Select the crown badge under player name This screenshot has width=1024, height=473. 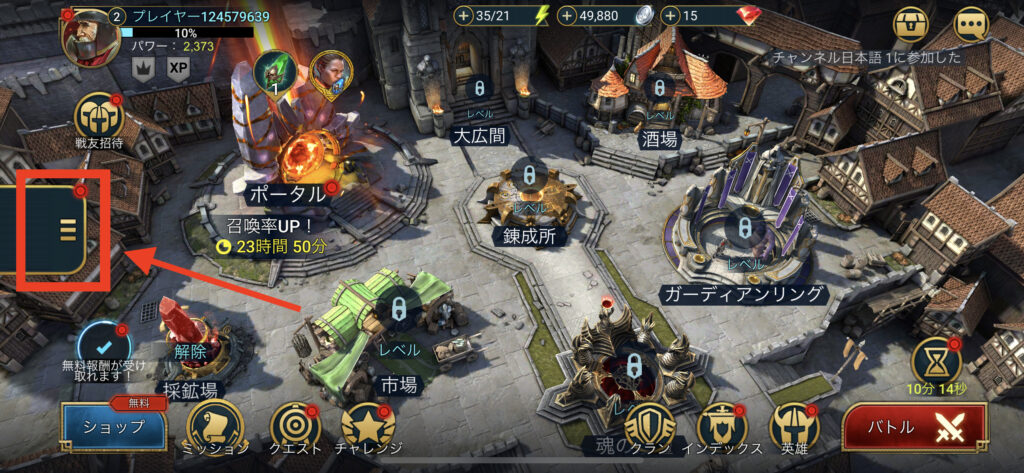pos(143,67)
